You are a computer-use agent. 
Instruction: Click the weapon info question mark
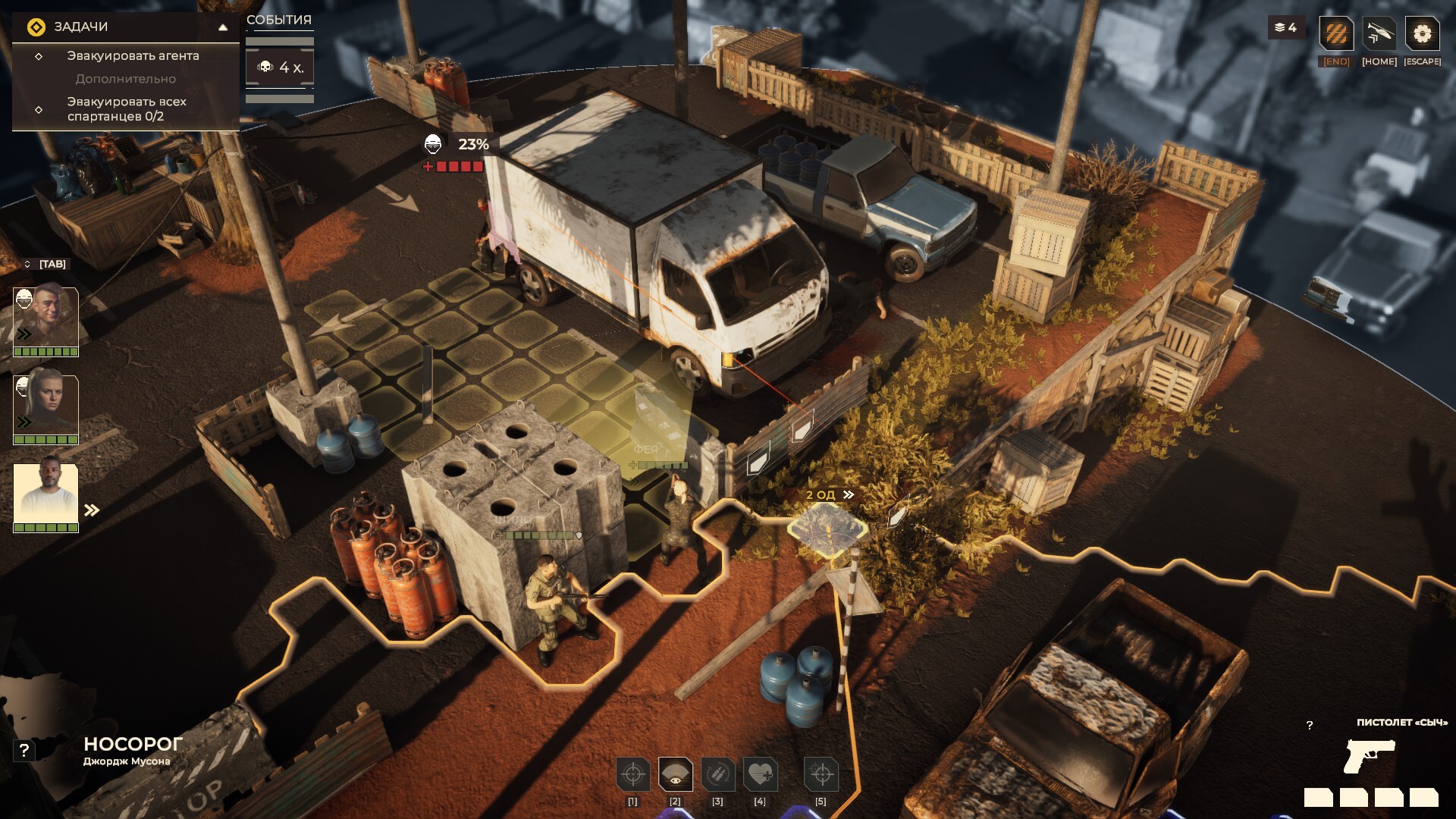[x=1310, y=726]
